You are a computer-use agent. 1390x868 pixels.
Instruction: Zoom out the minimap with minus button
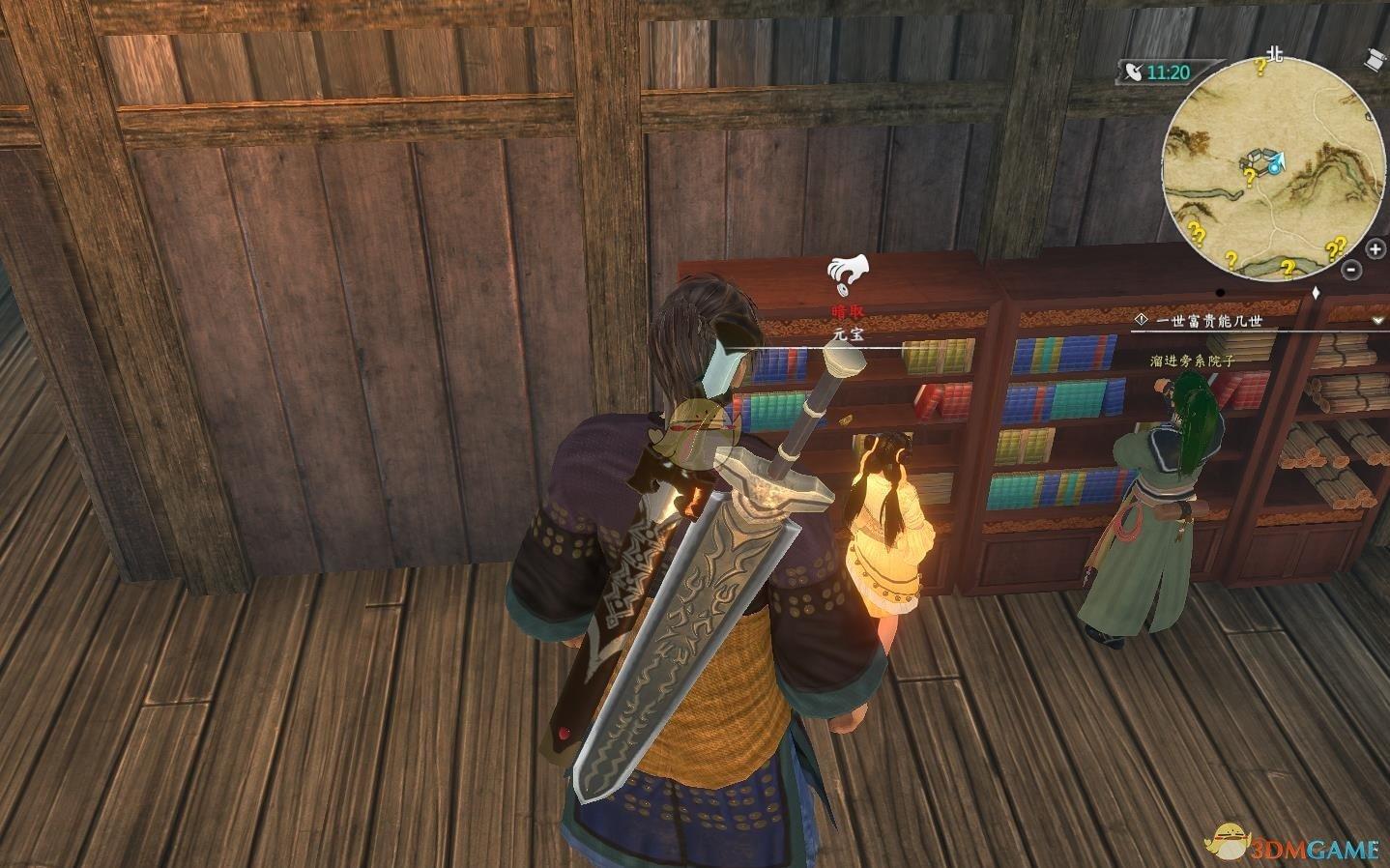(x=1352, y=272)
